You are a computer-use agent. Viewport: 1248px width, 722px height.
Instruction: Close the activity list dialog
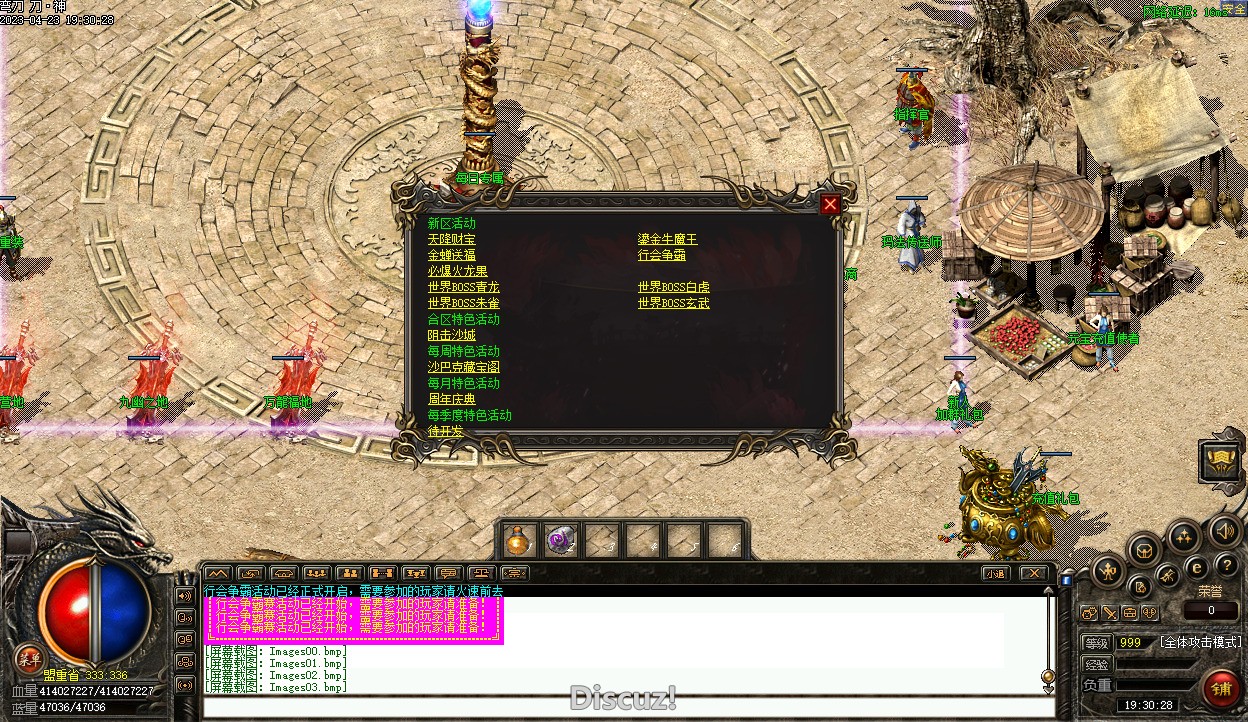tap(830, 205)
